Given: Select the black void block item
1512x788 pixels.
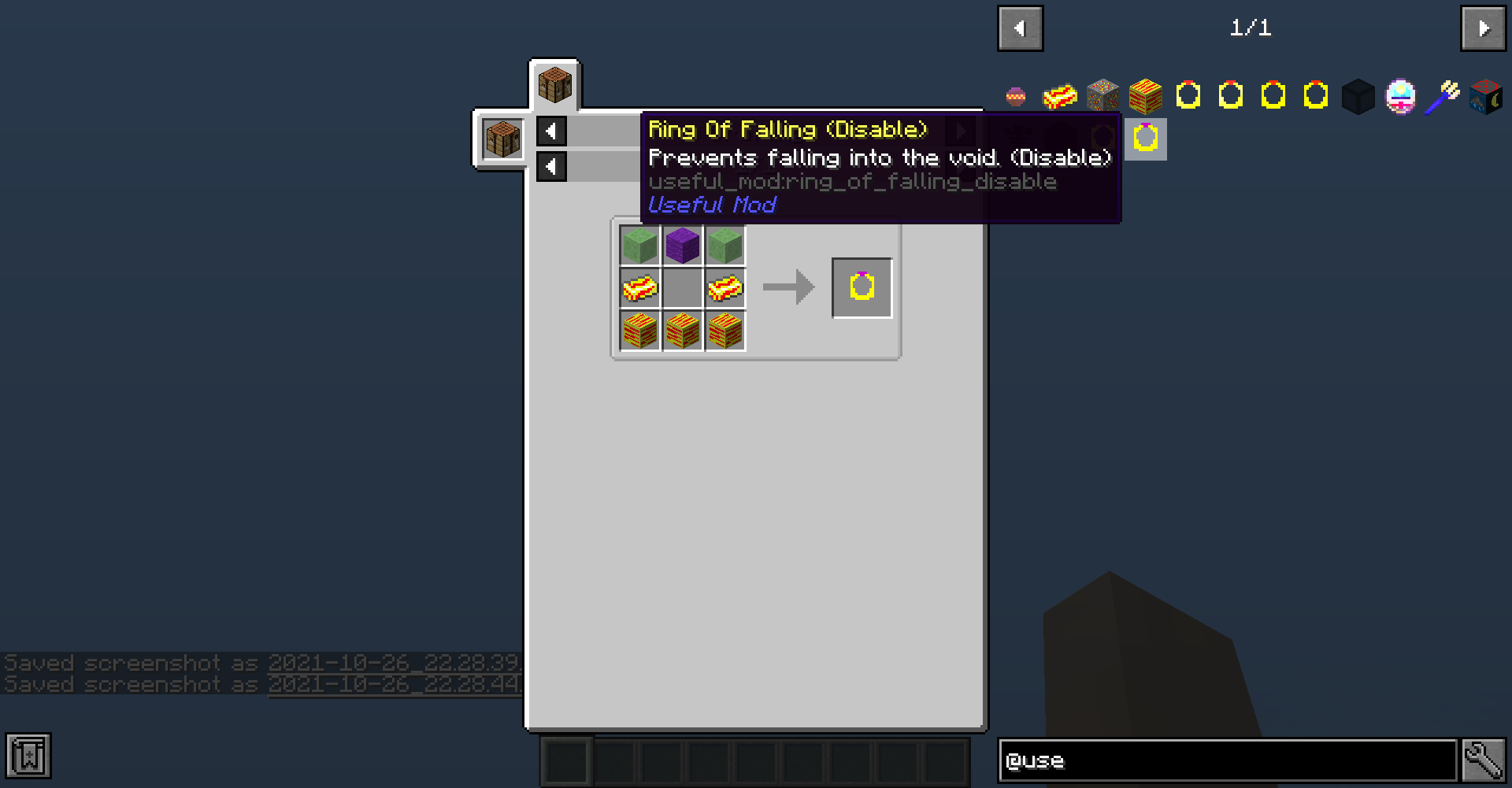Looking at the screenshot, I should pyautogui.click(x=1358, y=95).
